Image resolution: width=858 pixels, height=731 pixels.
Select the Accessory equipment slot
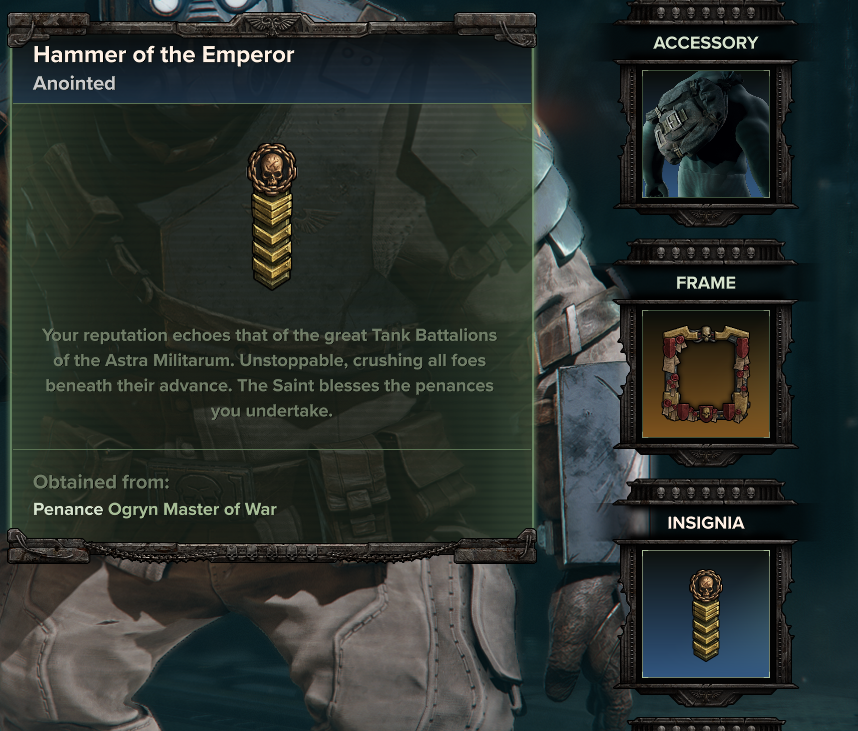click(x=705, y=134)
